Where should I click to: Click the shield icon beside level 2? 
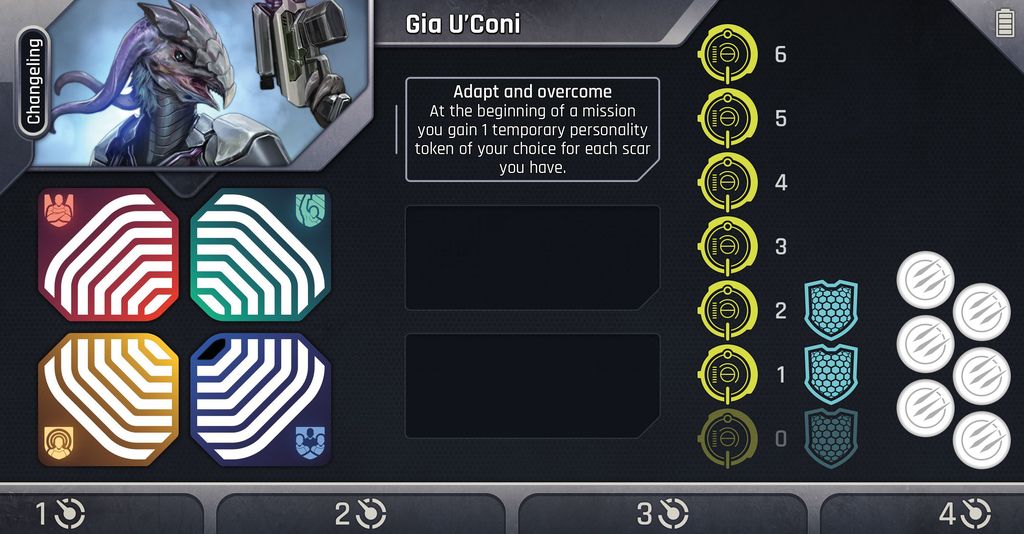point(831,310)
